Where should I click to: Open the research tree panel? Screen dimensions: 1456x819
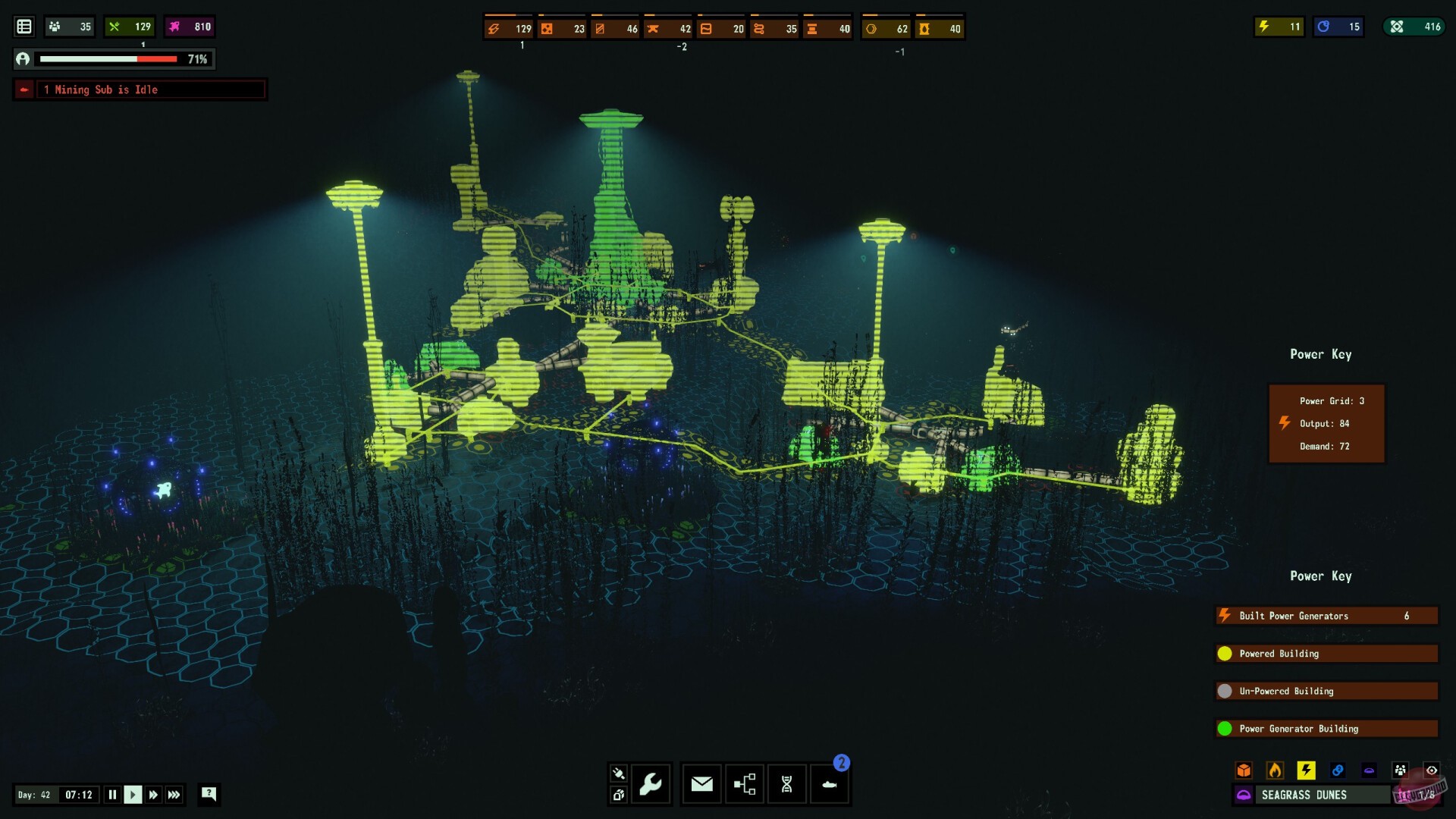[745, 784]
